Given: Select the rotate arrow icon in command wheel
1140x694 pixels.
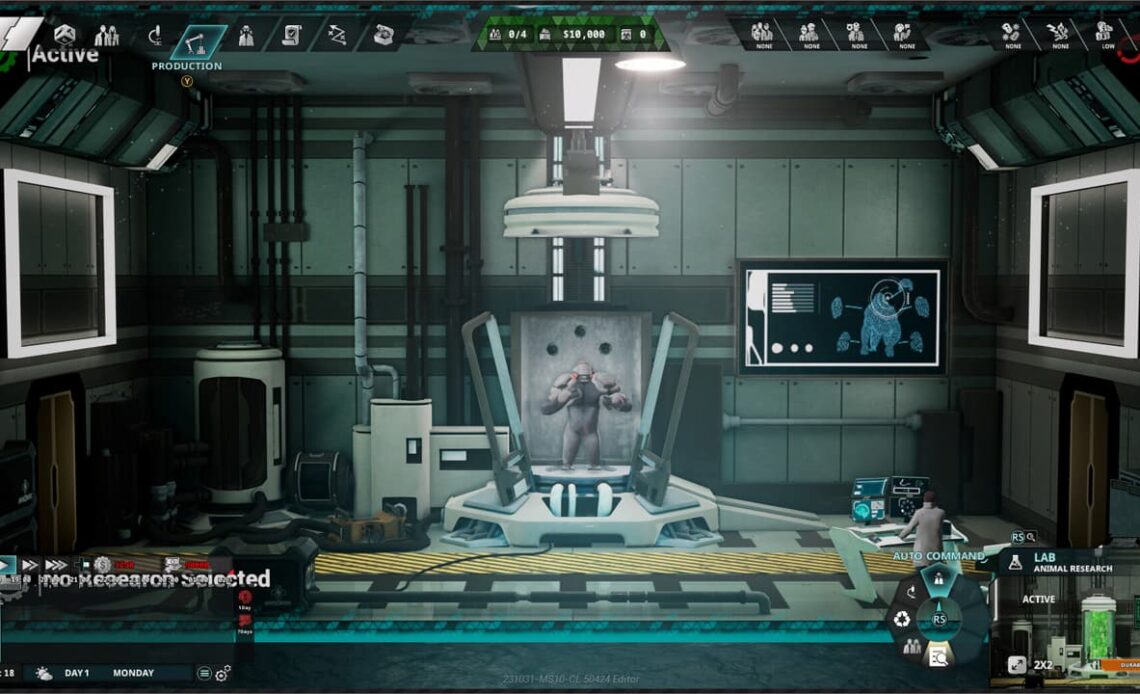Looking at the screenshot, I should [911, 592].
